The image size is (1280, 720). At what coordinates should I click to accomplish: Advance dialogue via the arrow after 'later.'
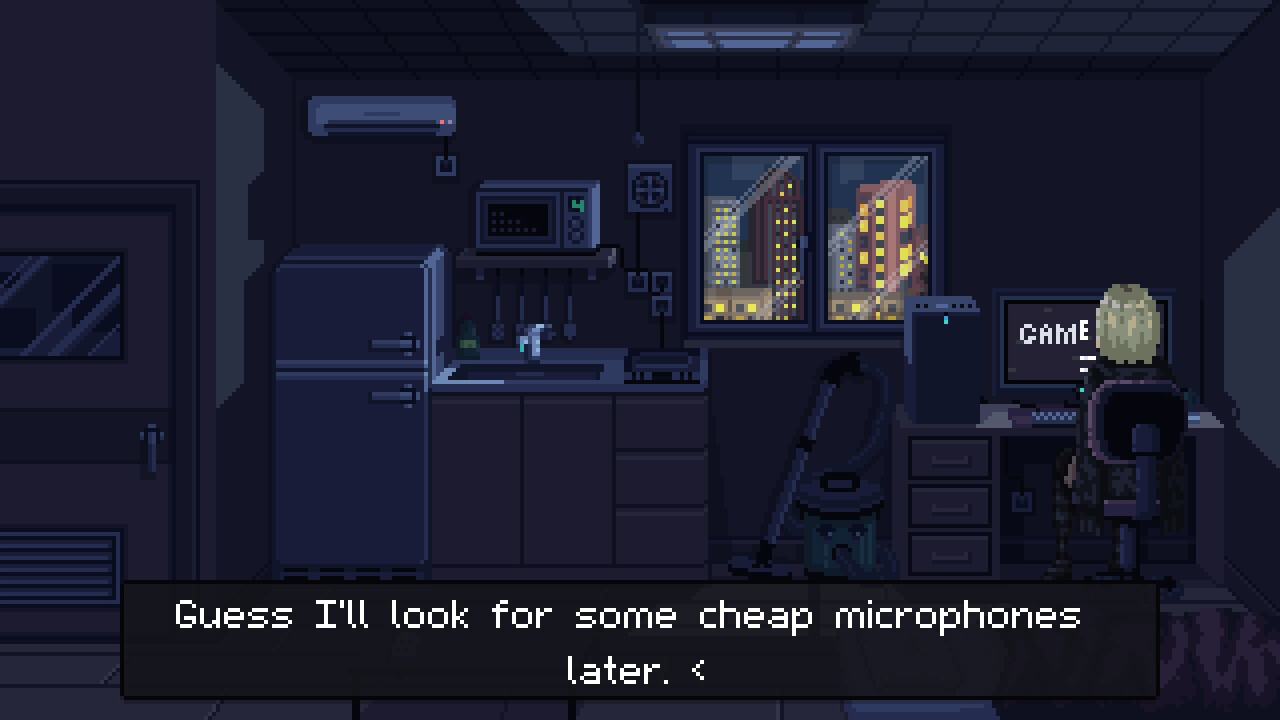pyautogui.click(x=699, y=672)
